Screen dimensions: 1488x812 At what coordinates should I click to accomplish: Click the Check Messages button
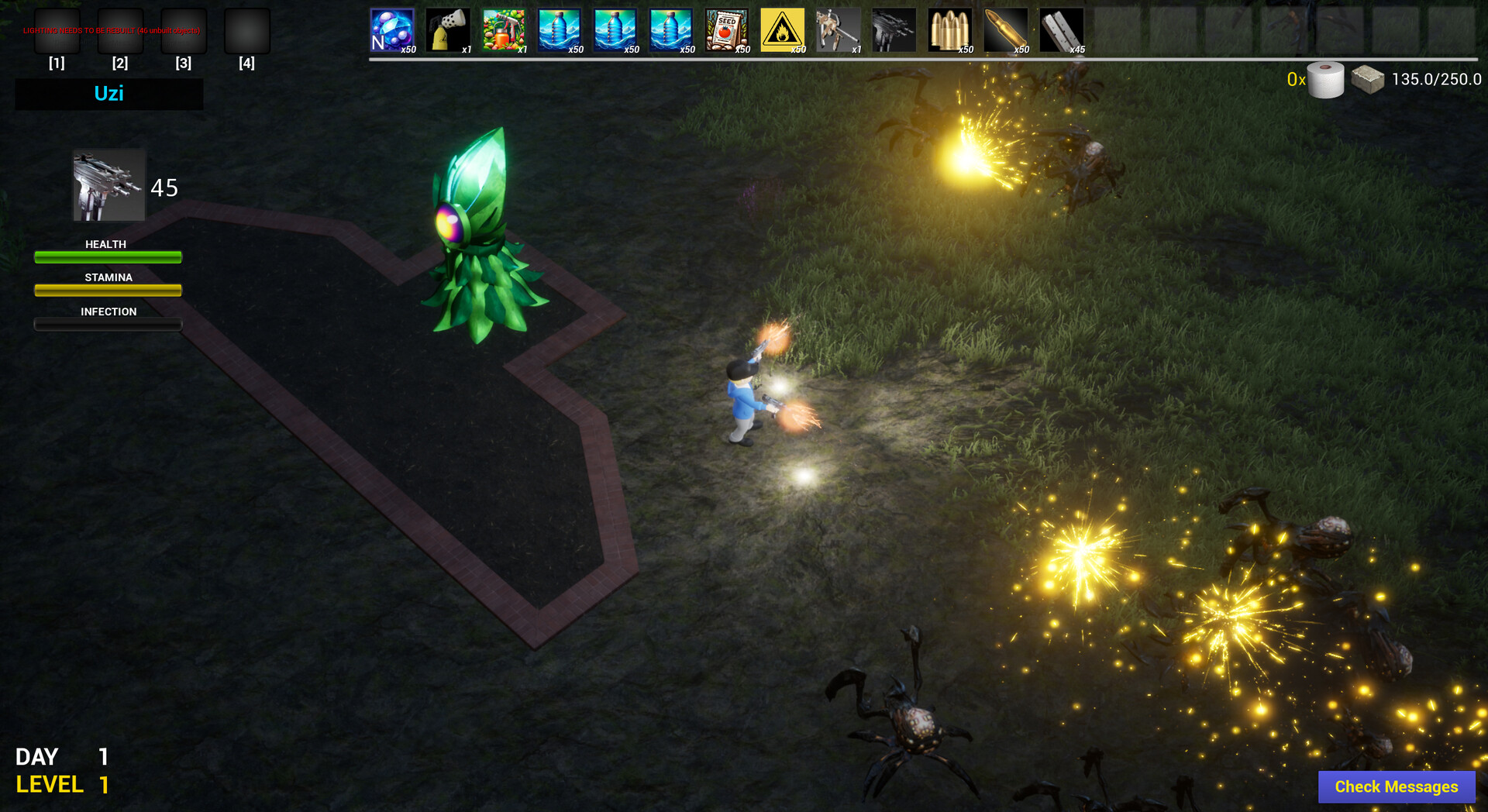tap(1396, 786)
